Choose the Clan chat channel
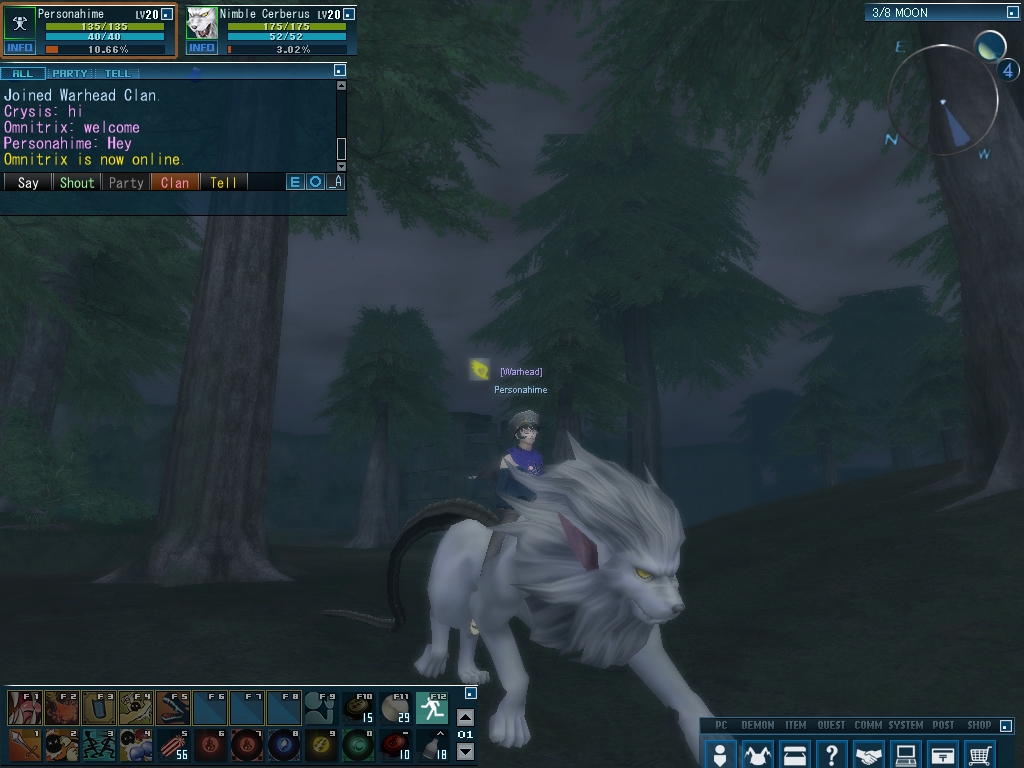1024x768 pixels. tap(175, 182)
